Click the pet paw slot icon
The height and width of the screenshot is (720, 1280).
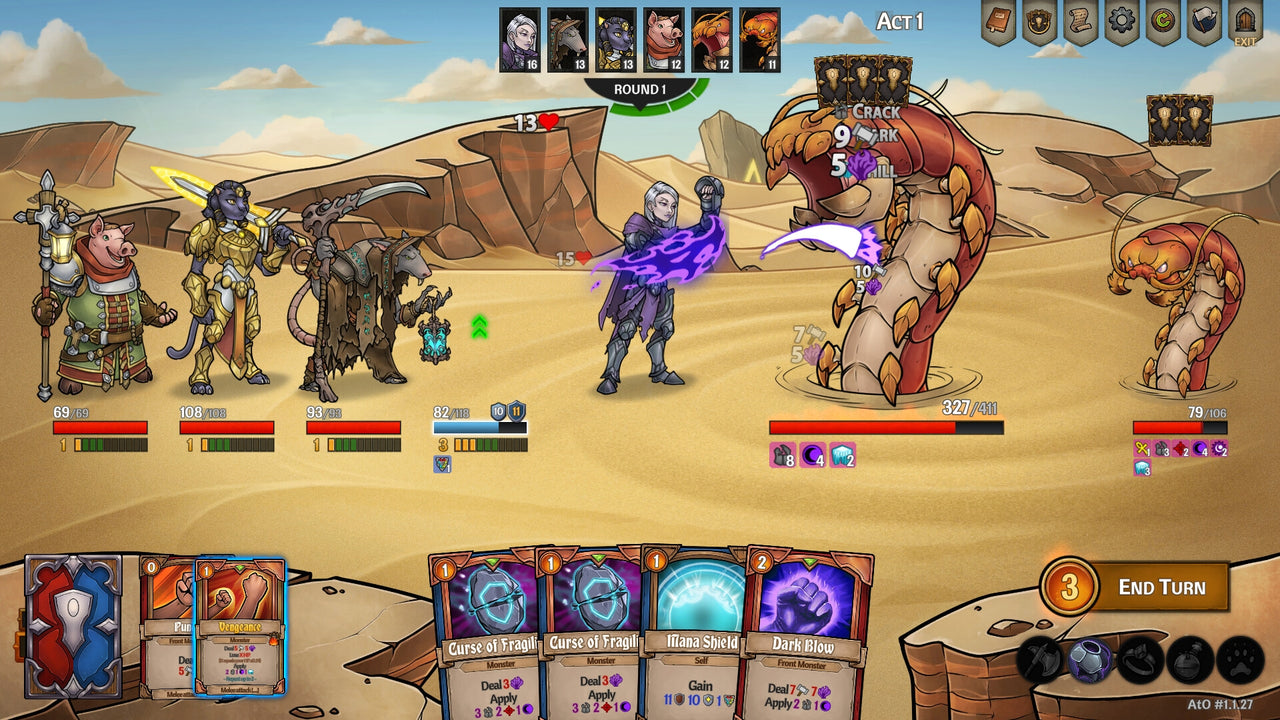[1241, 662]
